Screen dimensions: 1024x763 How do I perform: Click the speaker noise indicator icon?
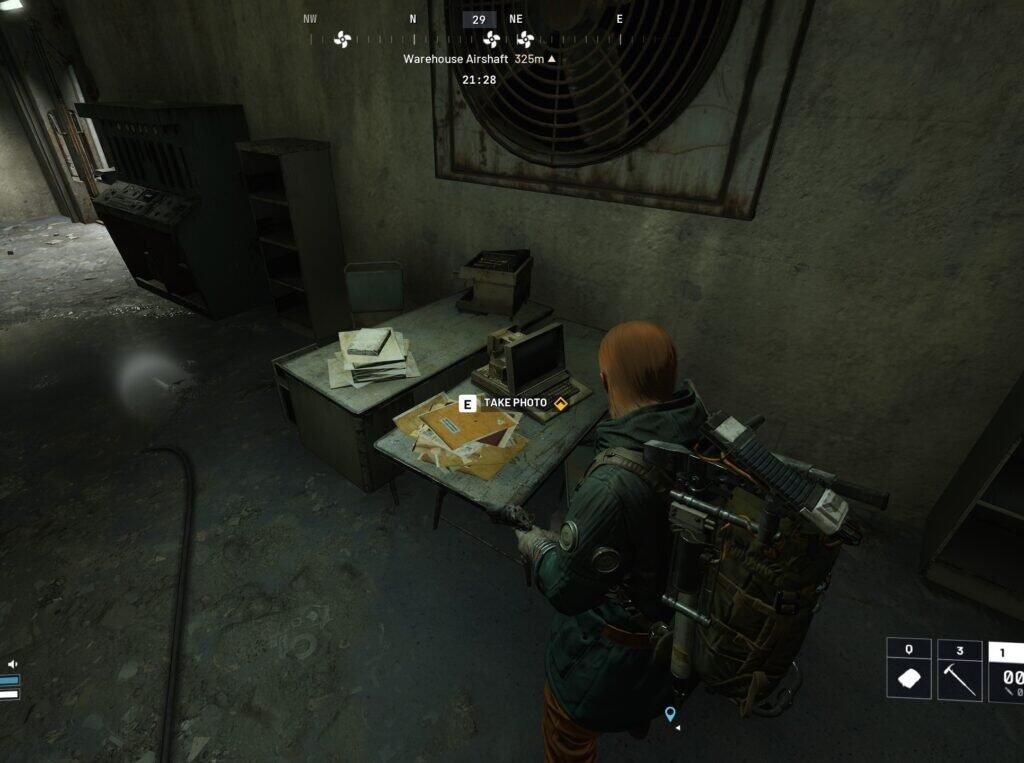[13, 664]
